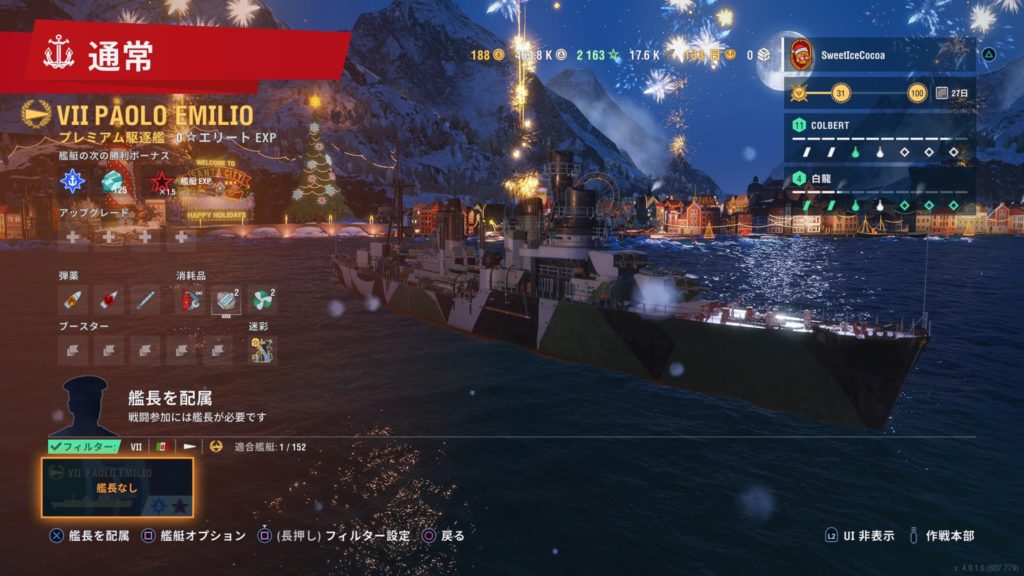Open the gold doubloon currency counter

(x=488, y=54)
